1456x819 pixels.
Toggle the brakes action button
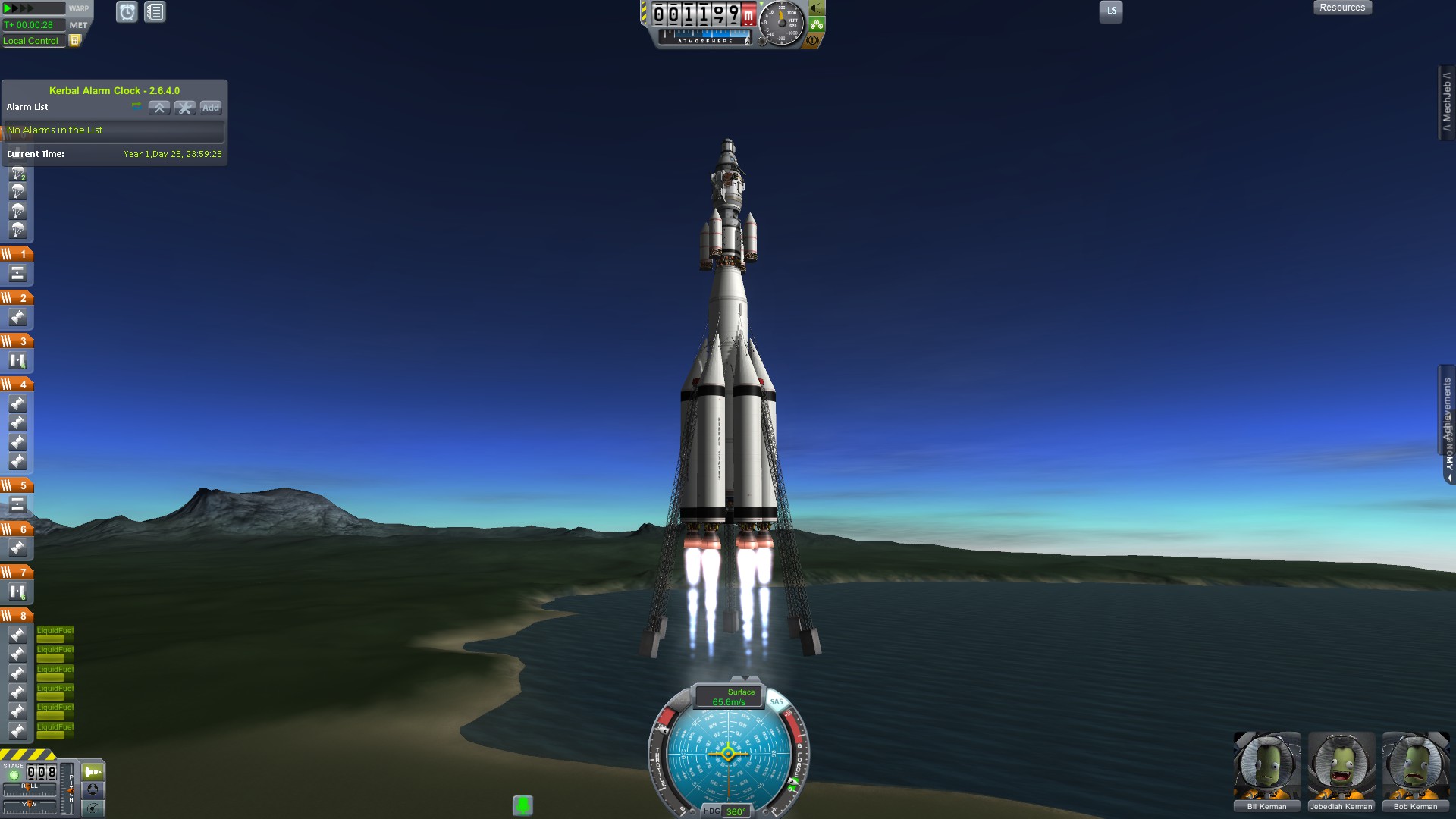tap(814, 40)
